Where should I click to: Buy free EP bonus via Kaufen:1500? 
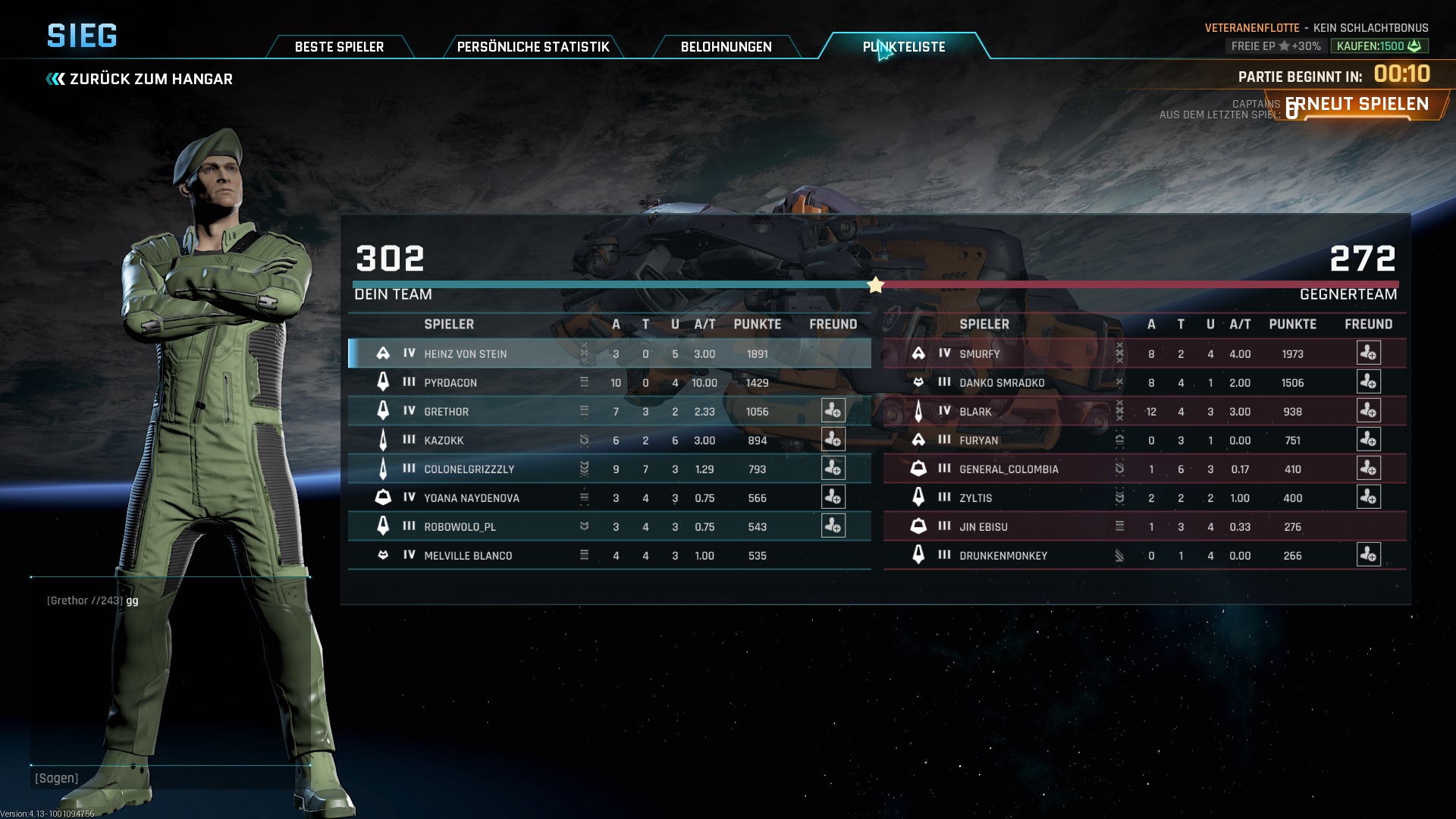1379,46
